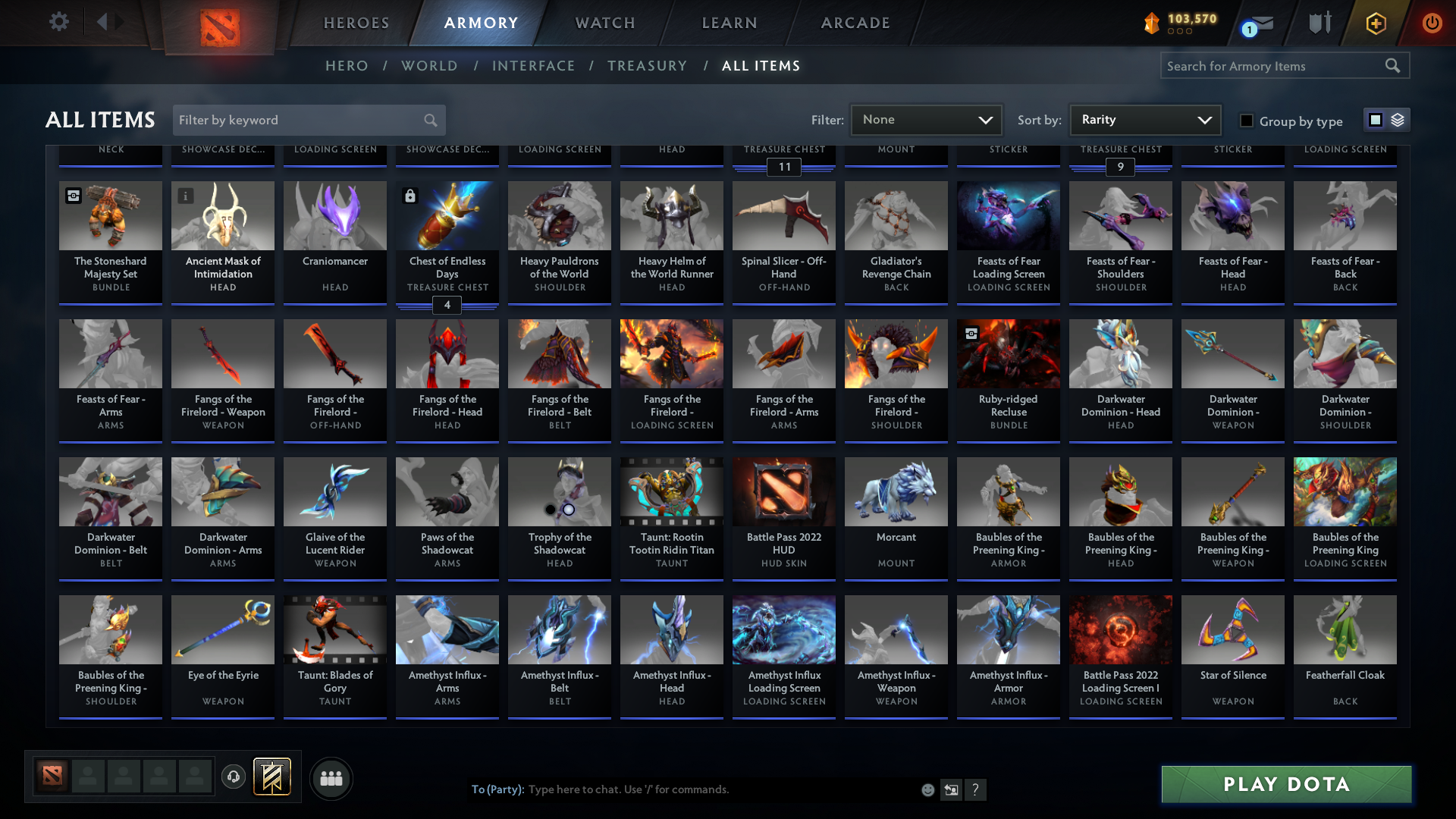Click the Dota Plus gold plus icon
The image size is (1456, 819).
pos(1375,24)
